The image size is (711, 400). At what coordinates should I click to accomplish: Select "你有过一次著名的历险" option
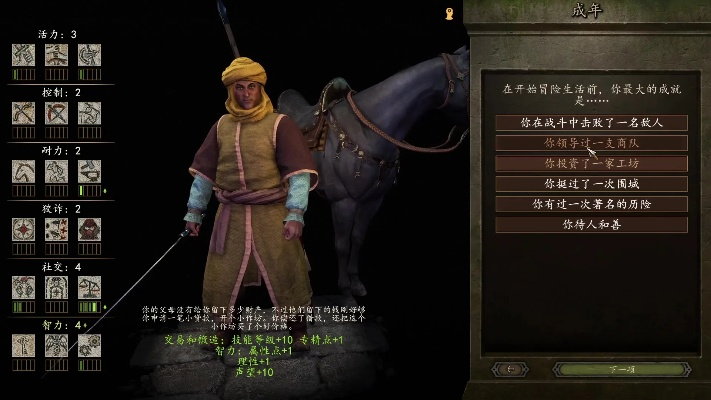click(591, 204)
